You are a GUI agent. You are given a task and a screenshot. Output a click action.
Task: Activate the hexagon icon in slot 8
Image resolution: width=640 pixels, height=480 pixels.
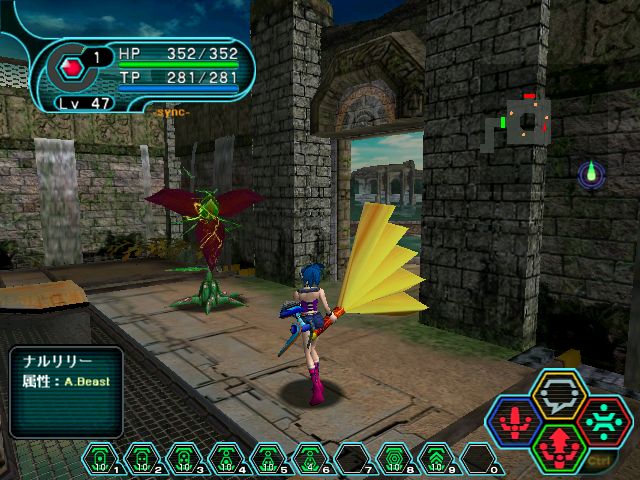[394, 459]
